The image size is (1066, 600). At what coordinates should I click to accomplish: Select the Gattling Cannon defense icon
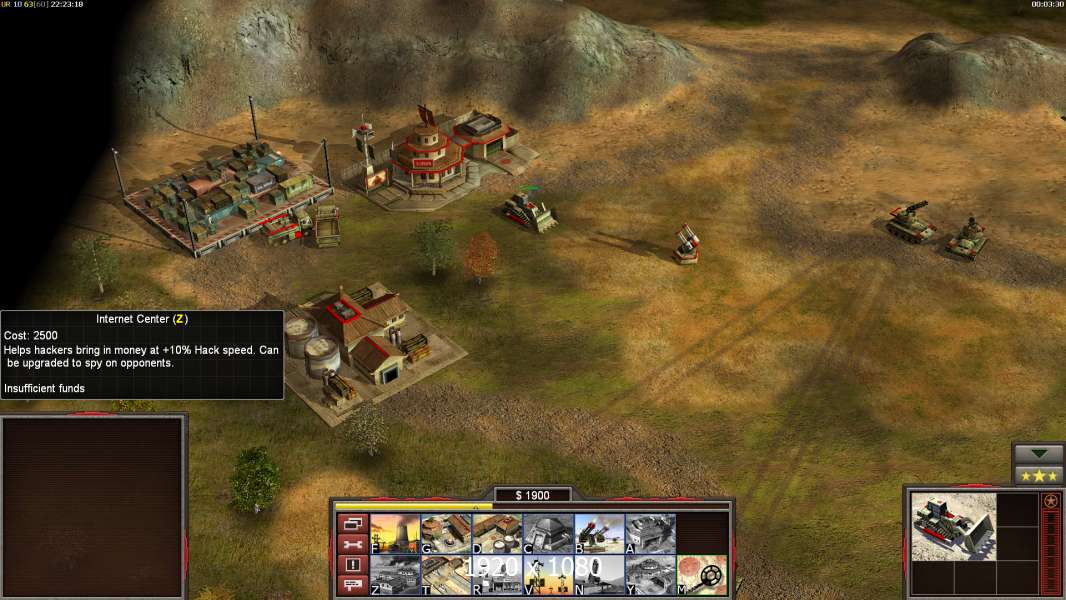pos(599,533)
